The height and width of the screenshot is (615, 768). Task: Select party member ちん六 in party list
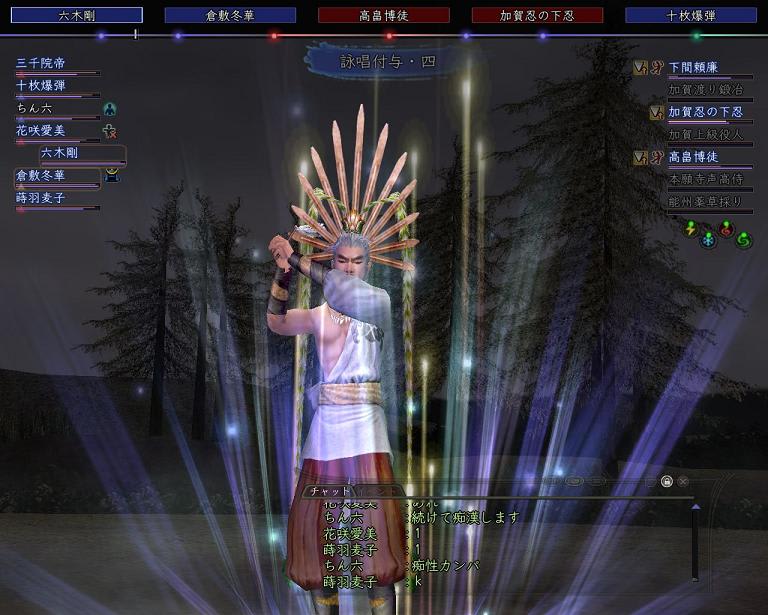34,108
